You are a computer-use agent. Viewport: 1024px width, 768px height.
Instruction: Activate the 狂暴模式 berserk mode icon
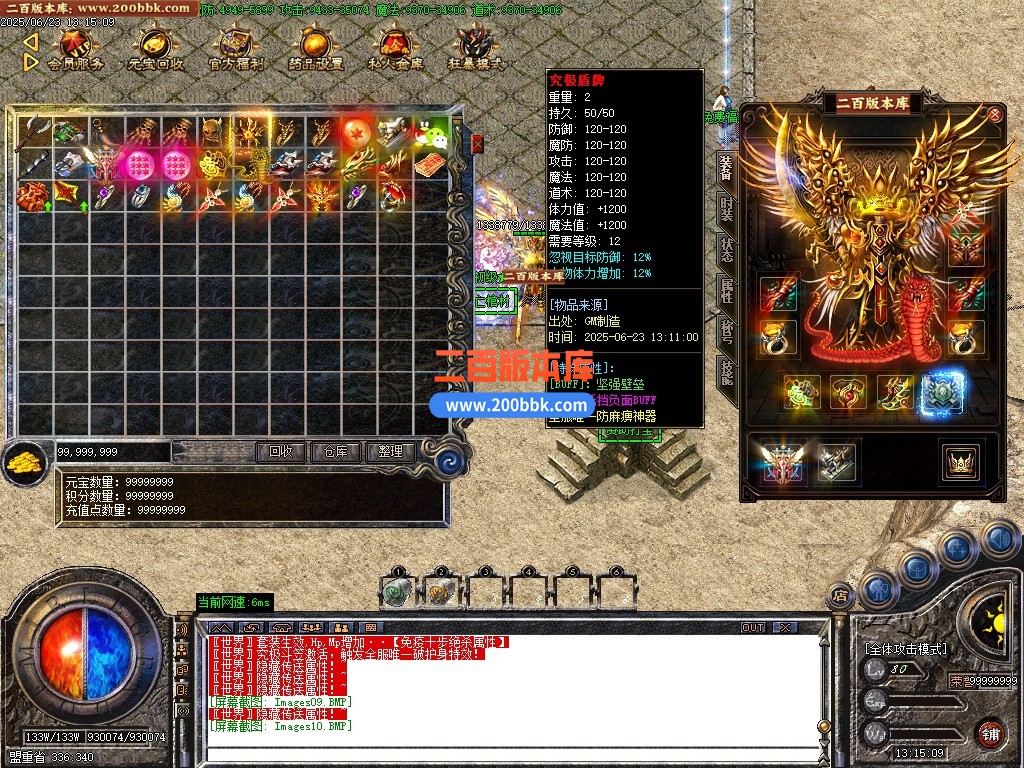point(475,49)
